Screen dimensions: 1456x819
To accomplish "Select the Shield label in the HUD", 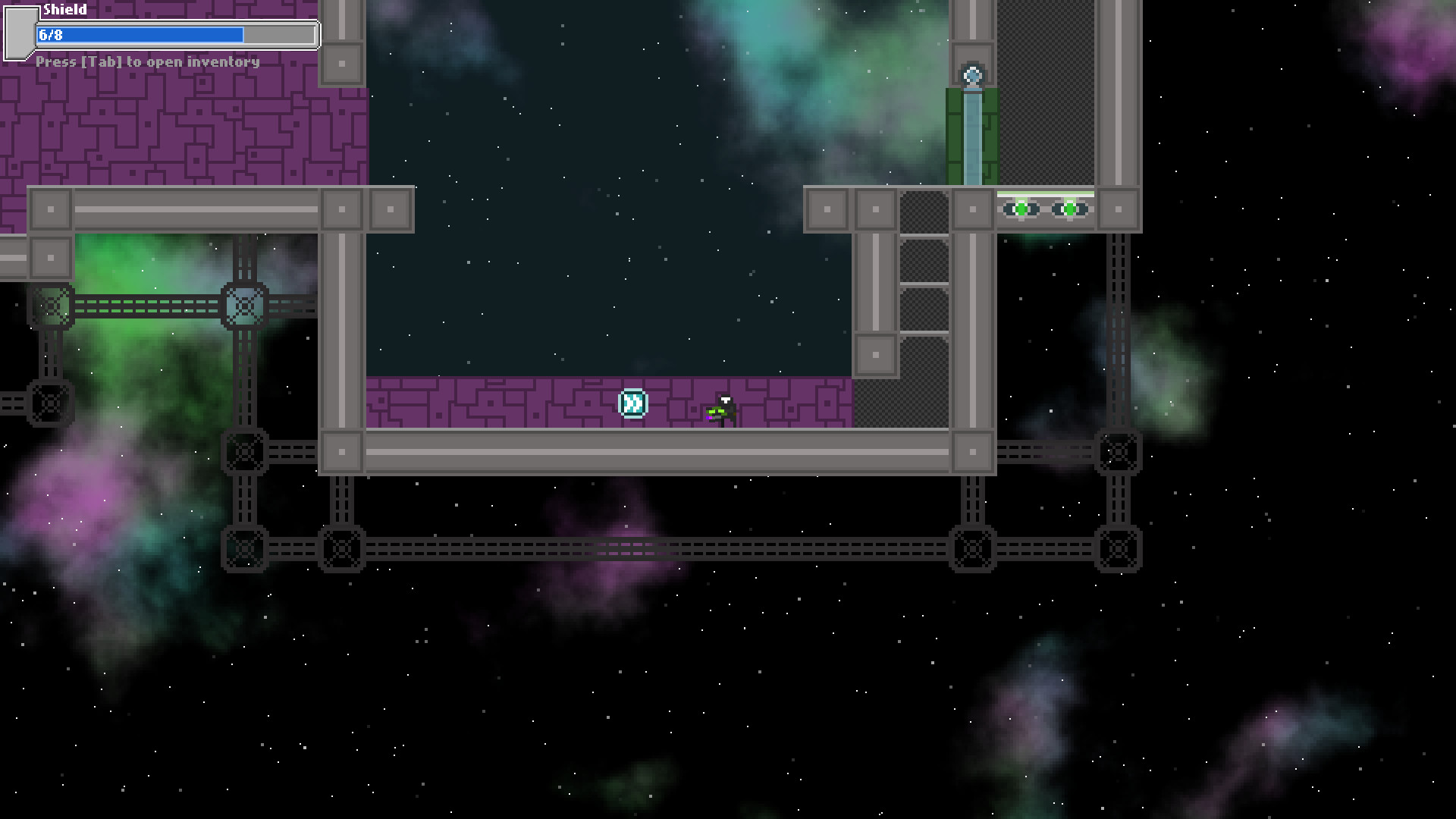I will 64,10.
